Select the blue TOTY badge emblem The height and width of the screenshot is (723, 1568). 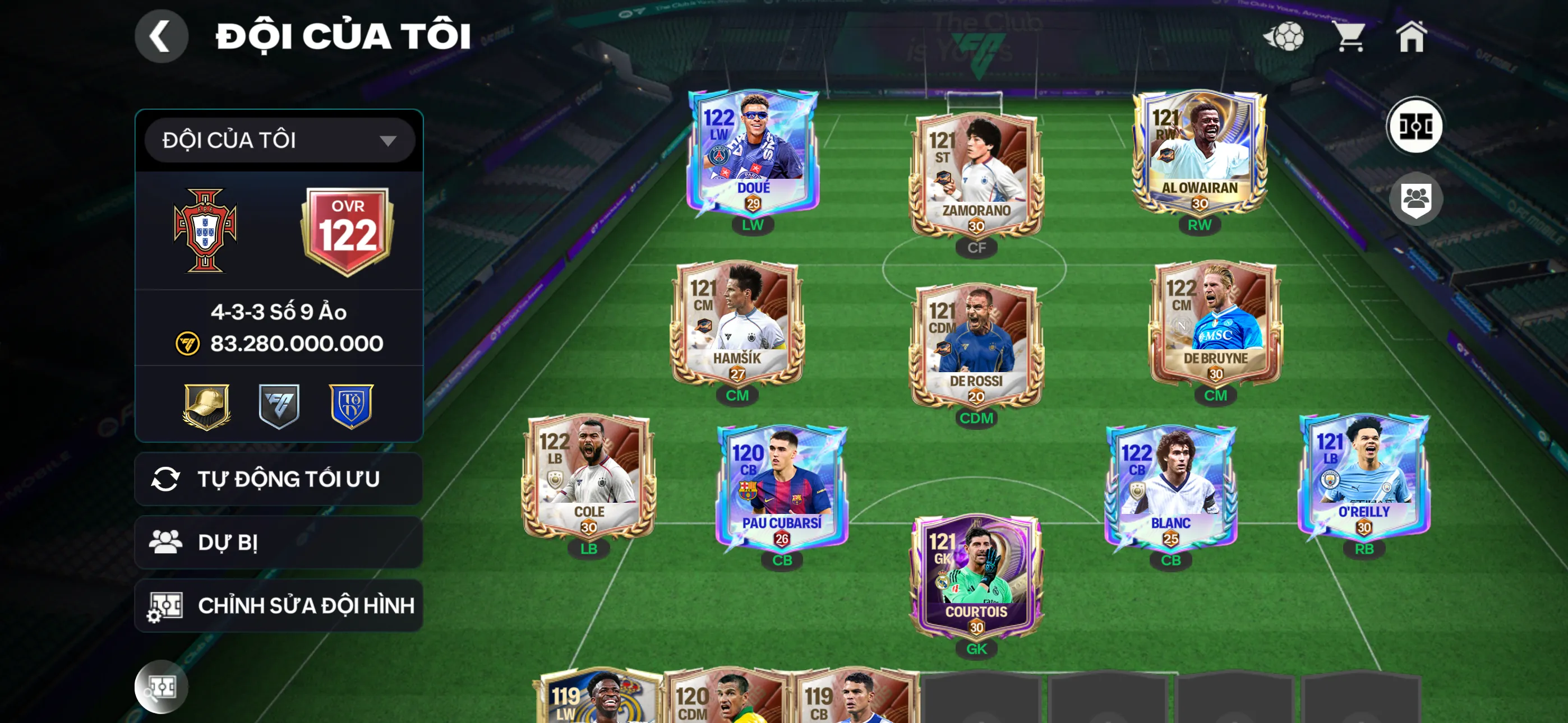352,406
